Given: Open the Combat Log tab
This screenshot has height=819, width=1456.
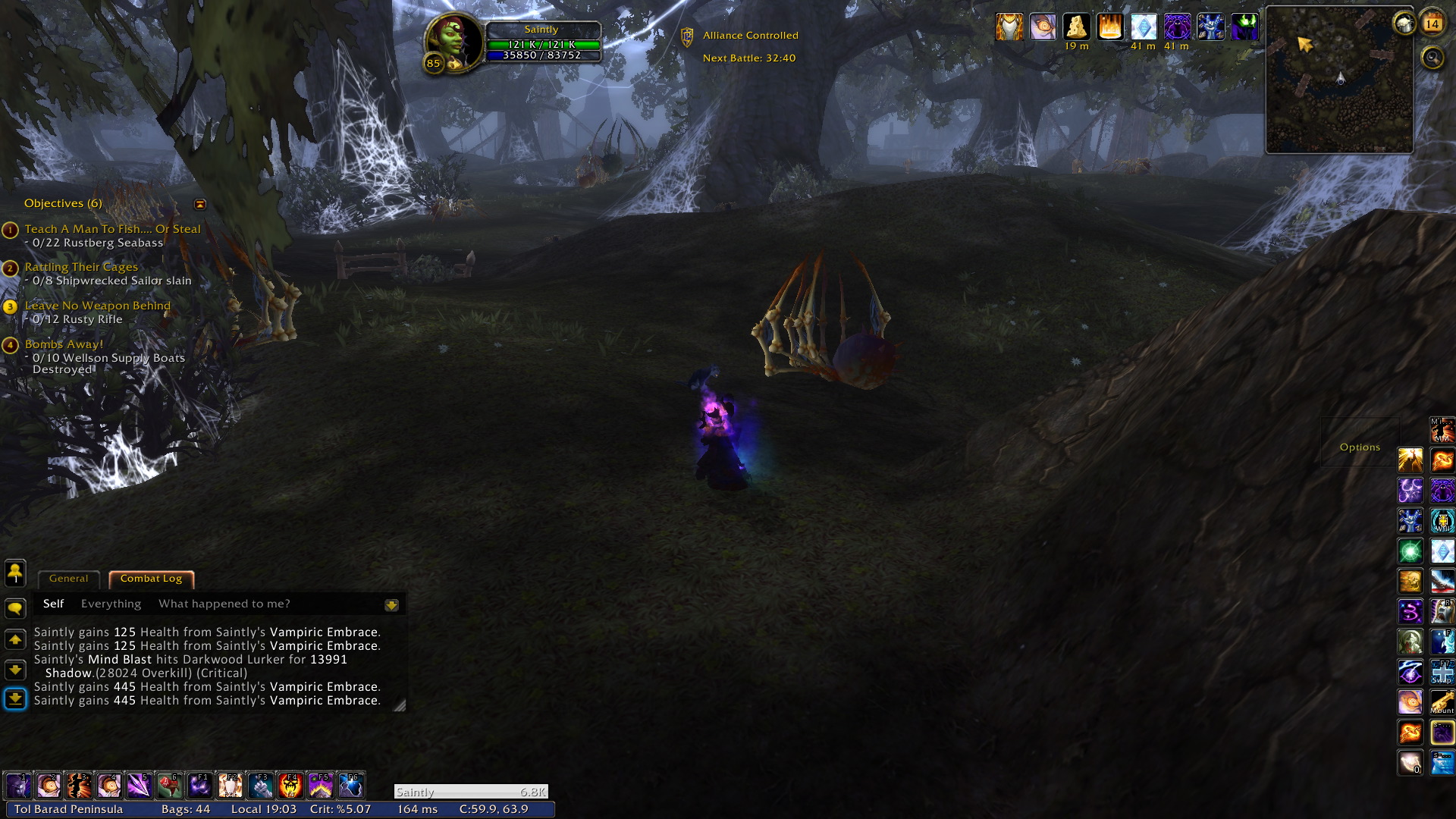Looking at the screenshot, I should pyautogui.click(x=151, y=579).
